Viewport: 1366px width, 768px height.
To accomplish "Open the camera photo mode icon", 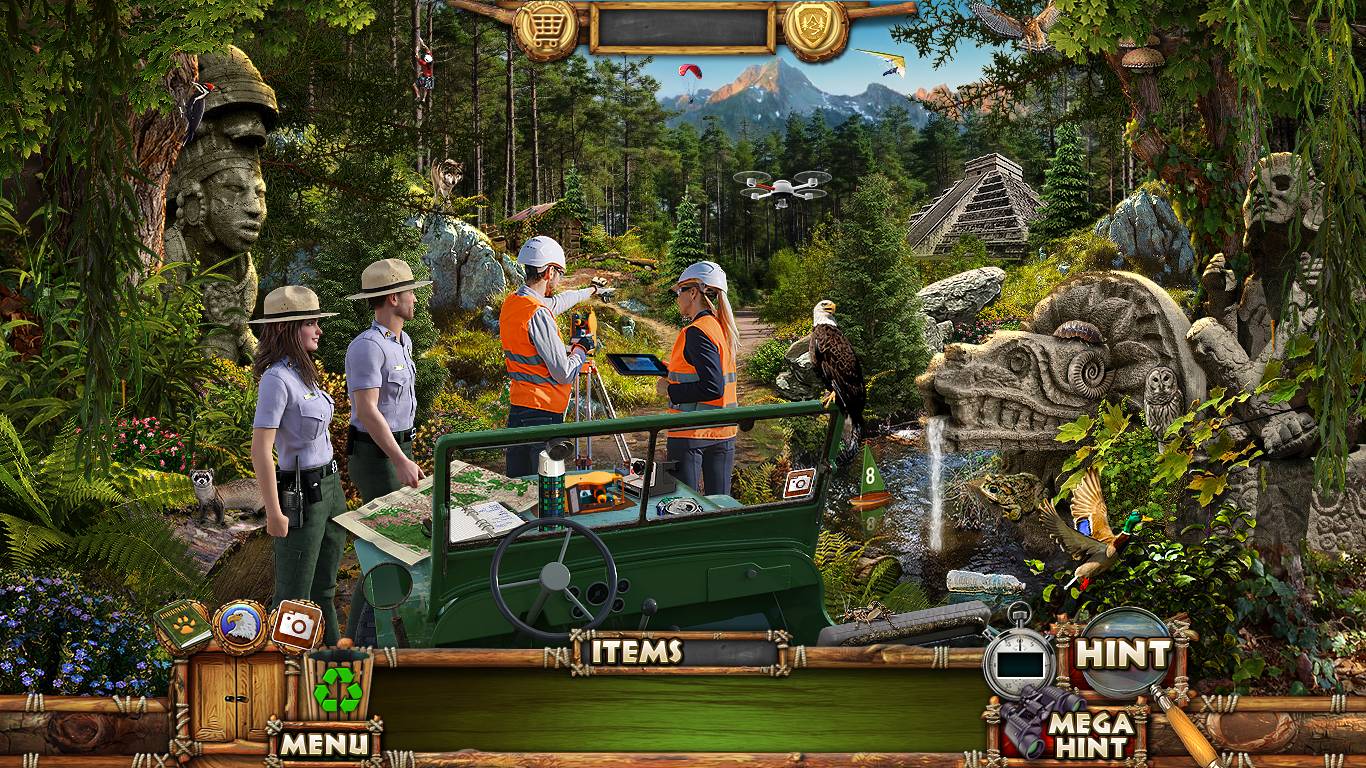I will click(x=296, y=626).
